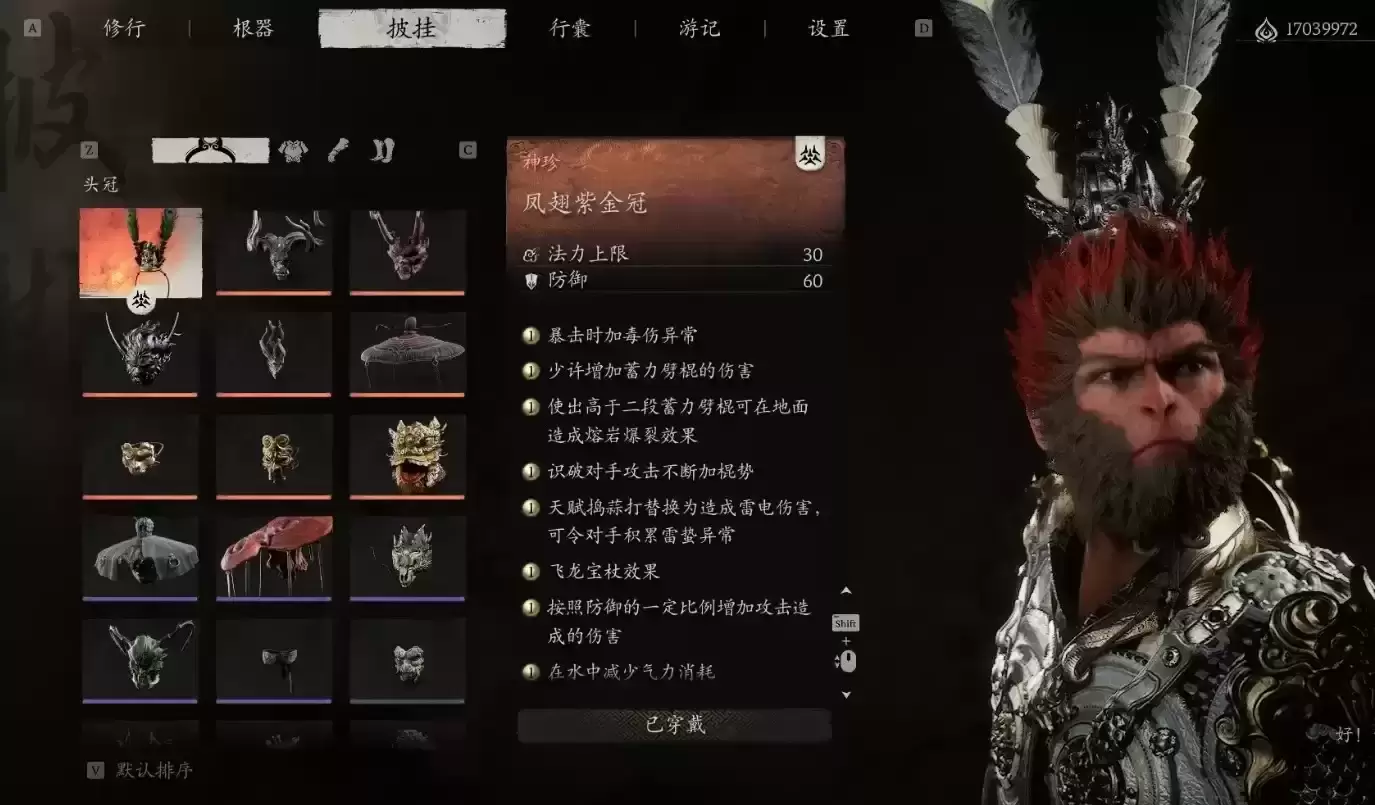The width and height of the screenshot is (1375, 805).
Task: Click the Z shortcut key icon
Action: (x=90, y=149)
